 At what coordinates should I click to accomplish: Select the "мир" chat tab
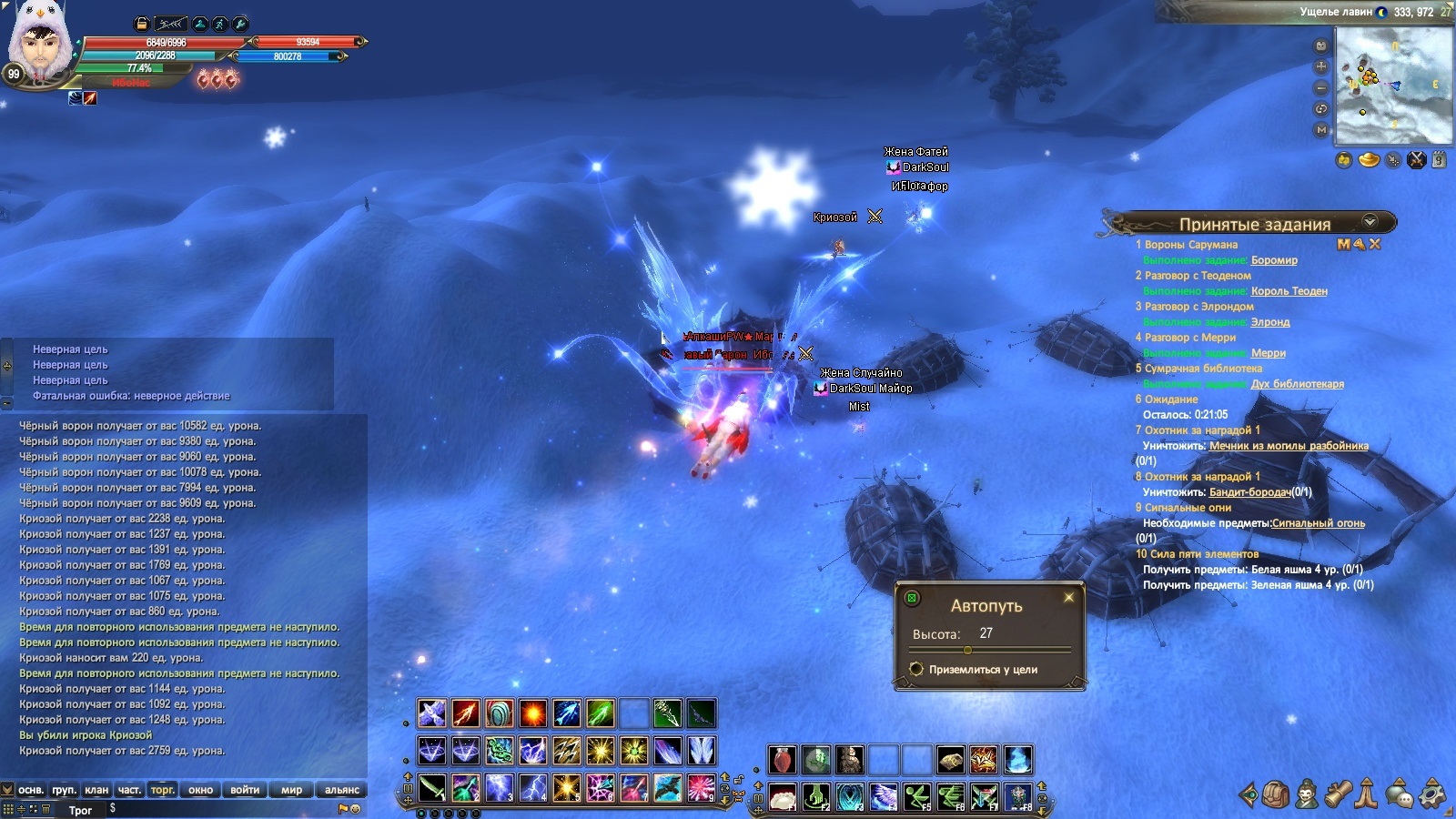pos(291,790)
